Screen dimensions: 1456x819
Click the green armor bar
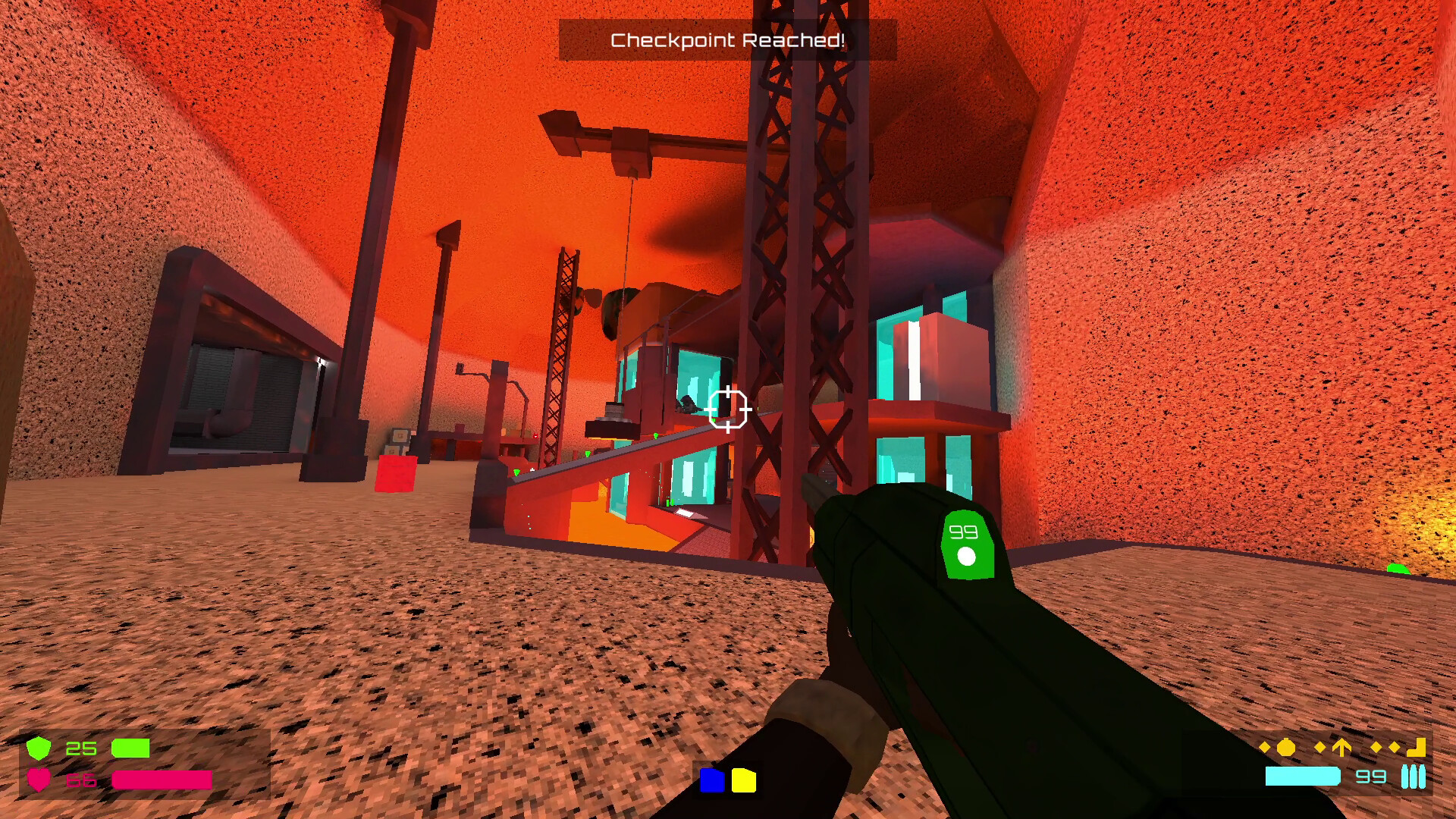(x=130, y=749)
